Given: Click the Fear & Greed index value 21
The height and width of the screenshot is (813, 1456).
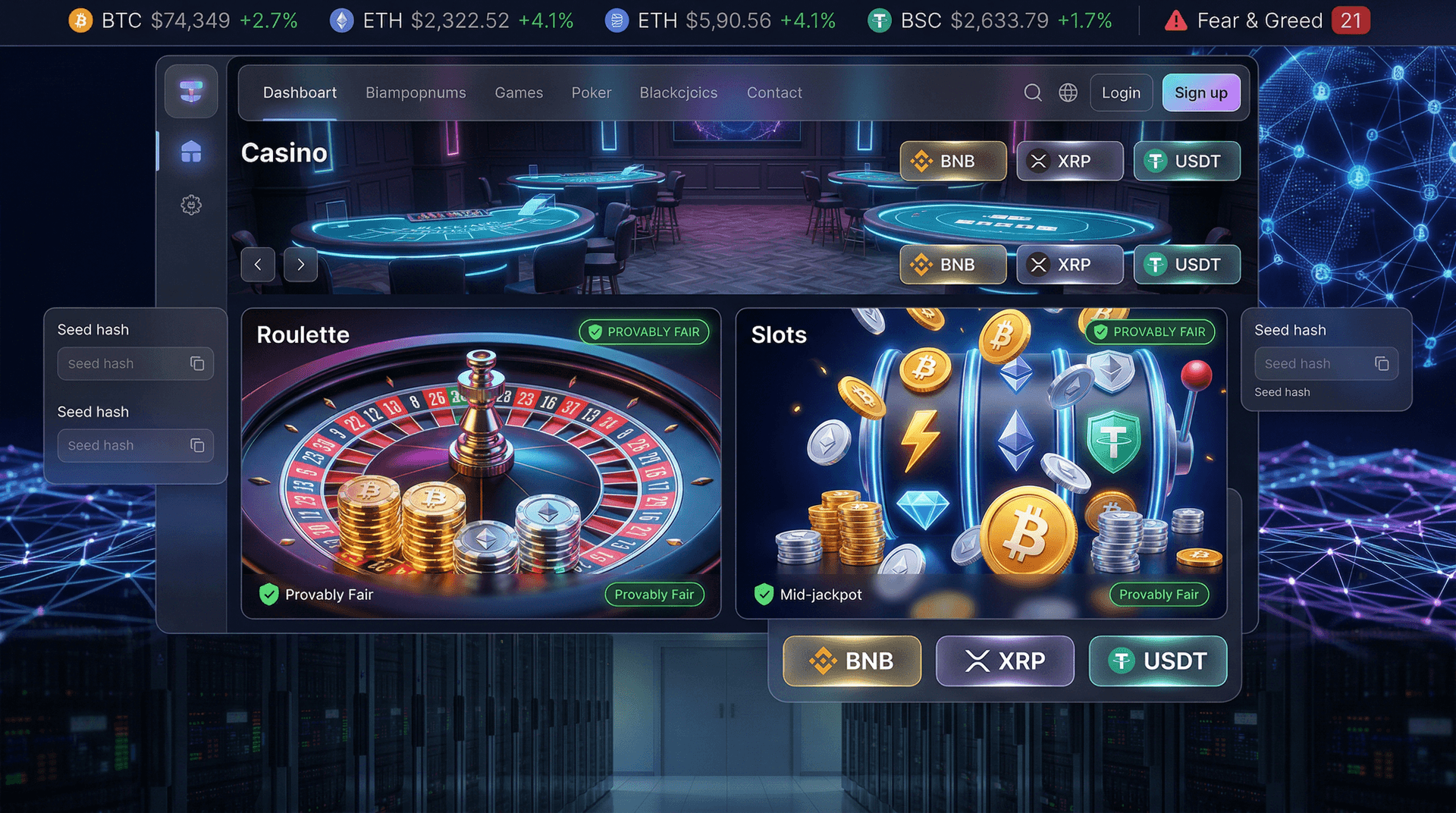Looking at the screenshot, I should (x=1351, y=20).
